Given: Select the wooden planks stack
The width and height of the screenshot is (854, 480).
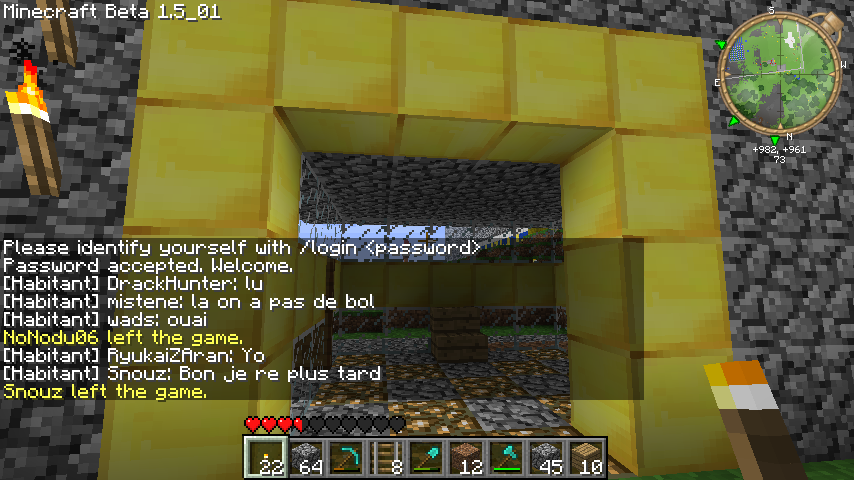Looking at the screenshot, I should point(587,458).
